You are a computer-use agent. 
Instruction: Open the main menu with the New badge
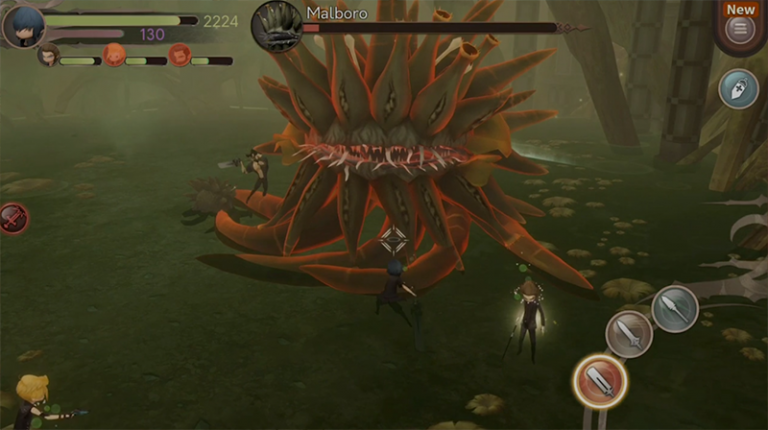pos(740,28)
